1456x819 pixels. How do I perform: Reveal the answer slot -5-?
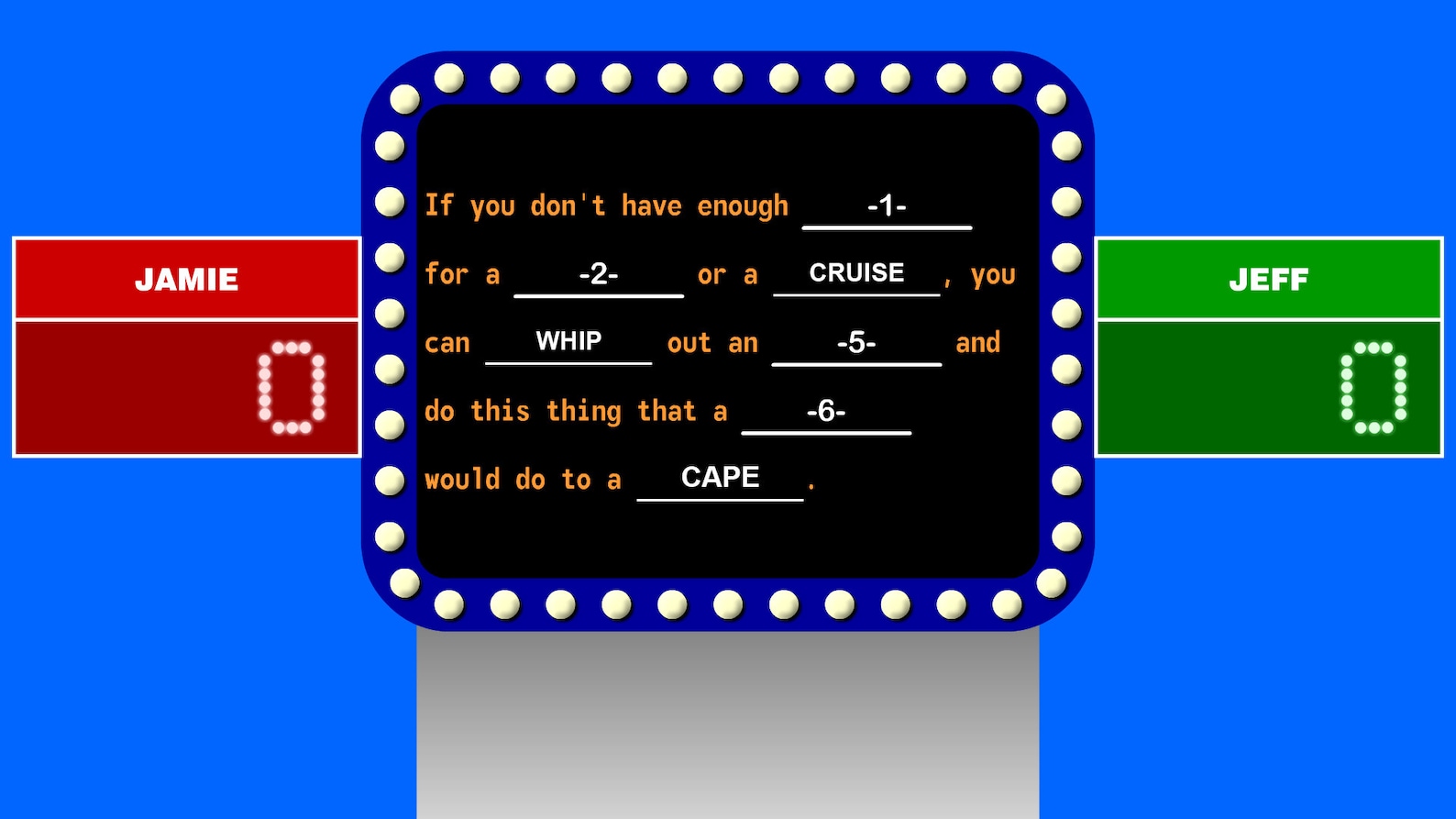tap(855, 343)
